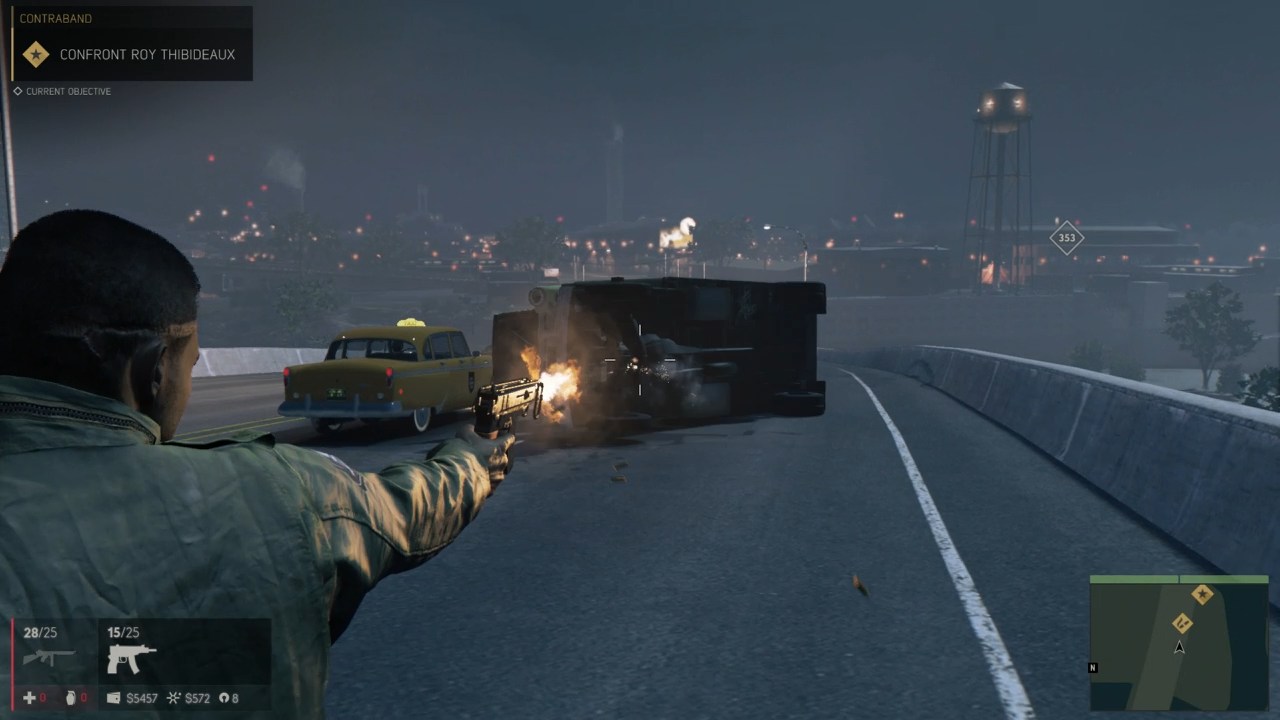Click the minimap north compass indicator
This screenshot has width=1280, height=720.
click(1093, 667)
